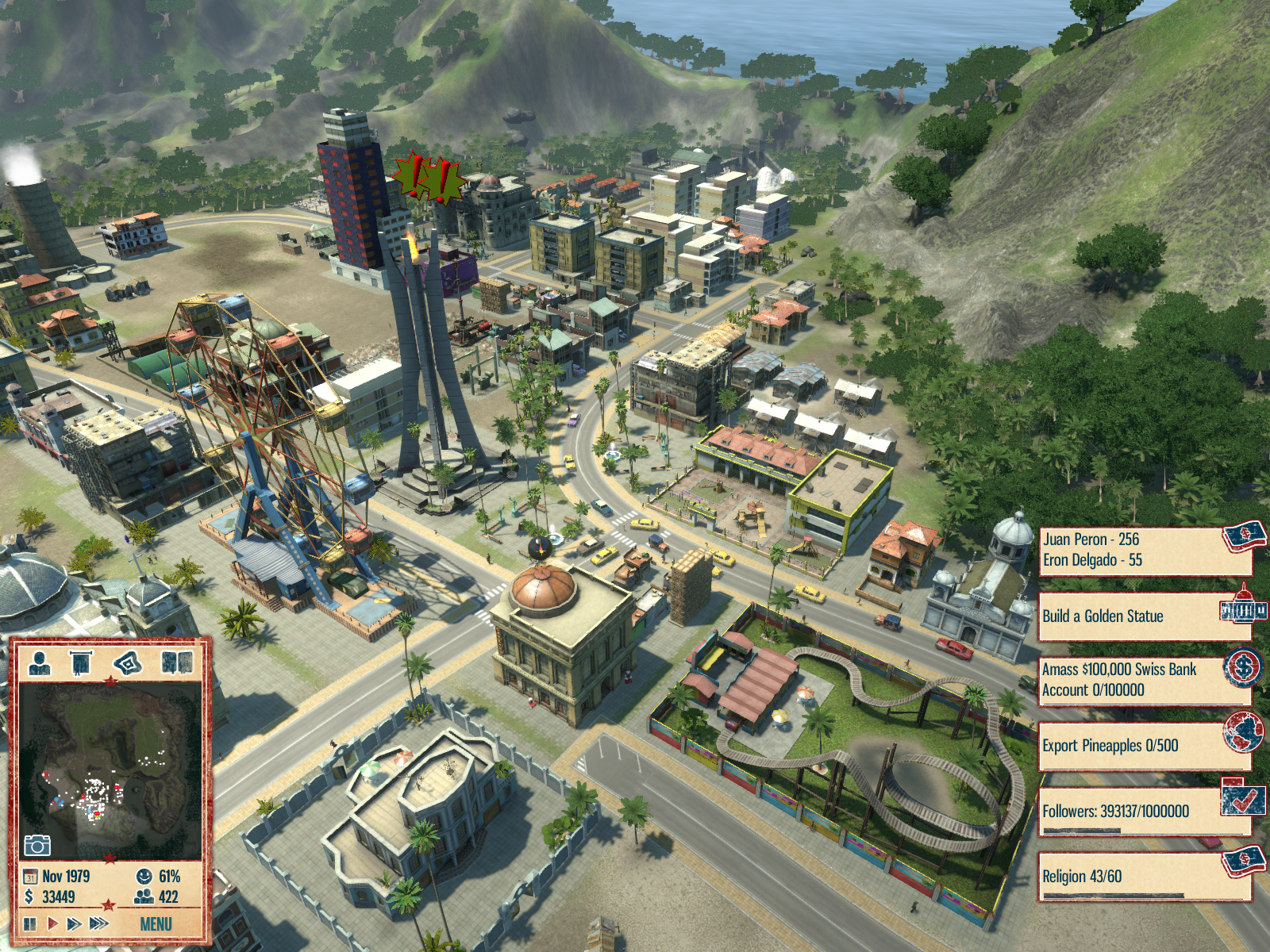Set game speed to normal play
This screenshot has width=1270, height=952.
tap(52, 923)
